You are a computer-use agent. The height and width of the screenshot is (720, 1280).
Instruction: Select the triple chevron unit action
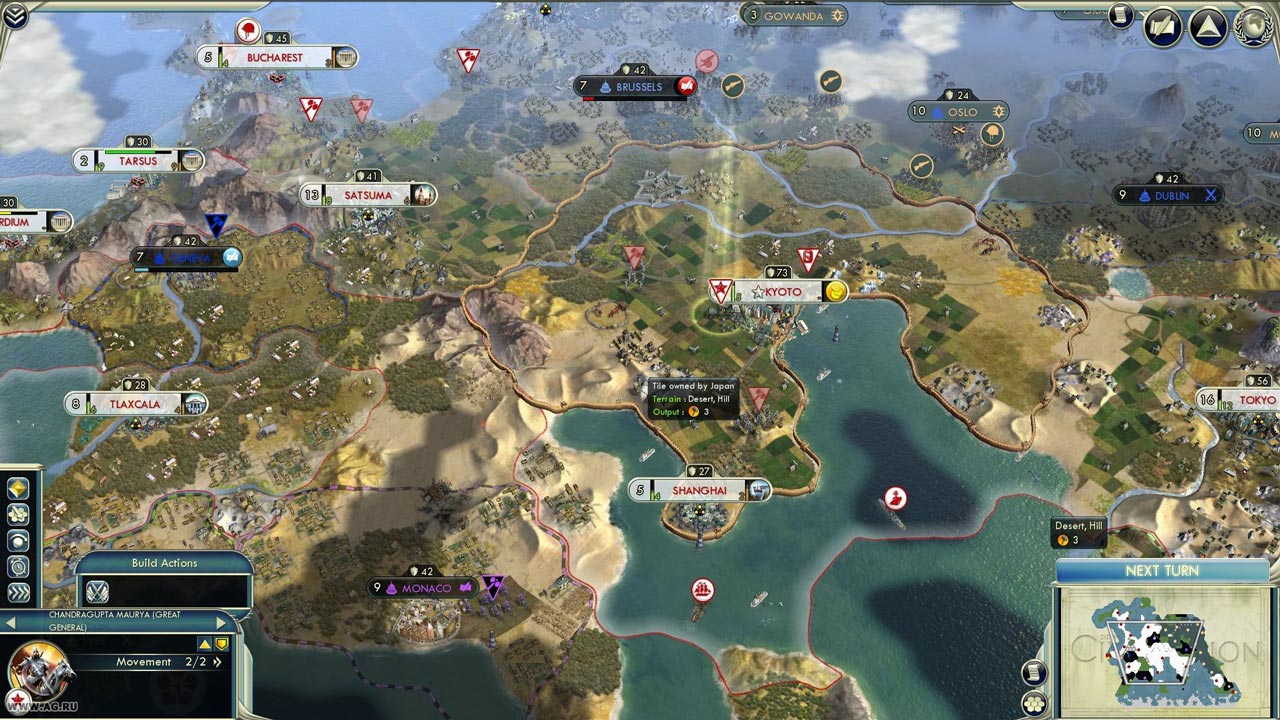18,592
